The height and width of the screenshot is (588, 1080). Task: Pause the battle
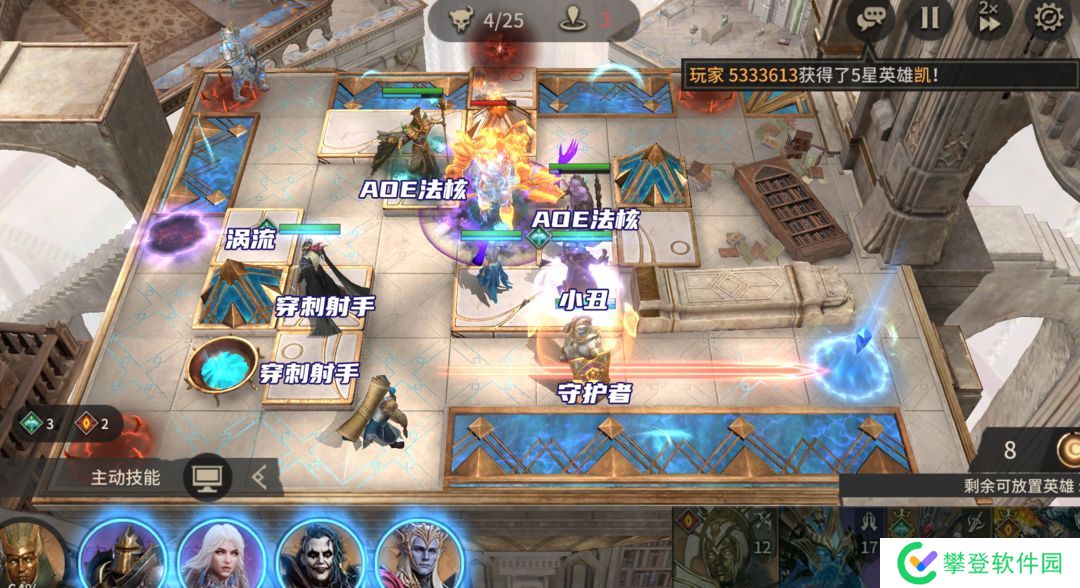[x=930, y=19]
